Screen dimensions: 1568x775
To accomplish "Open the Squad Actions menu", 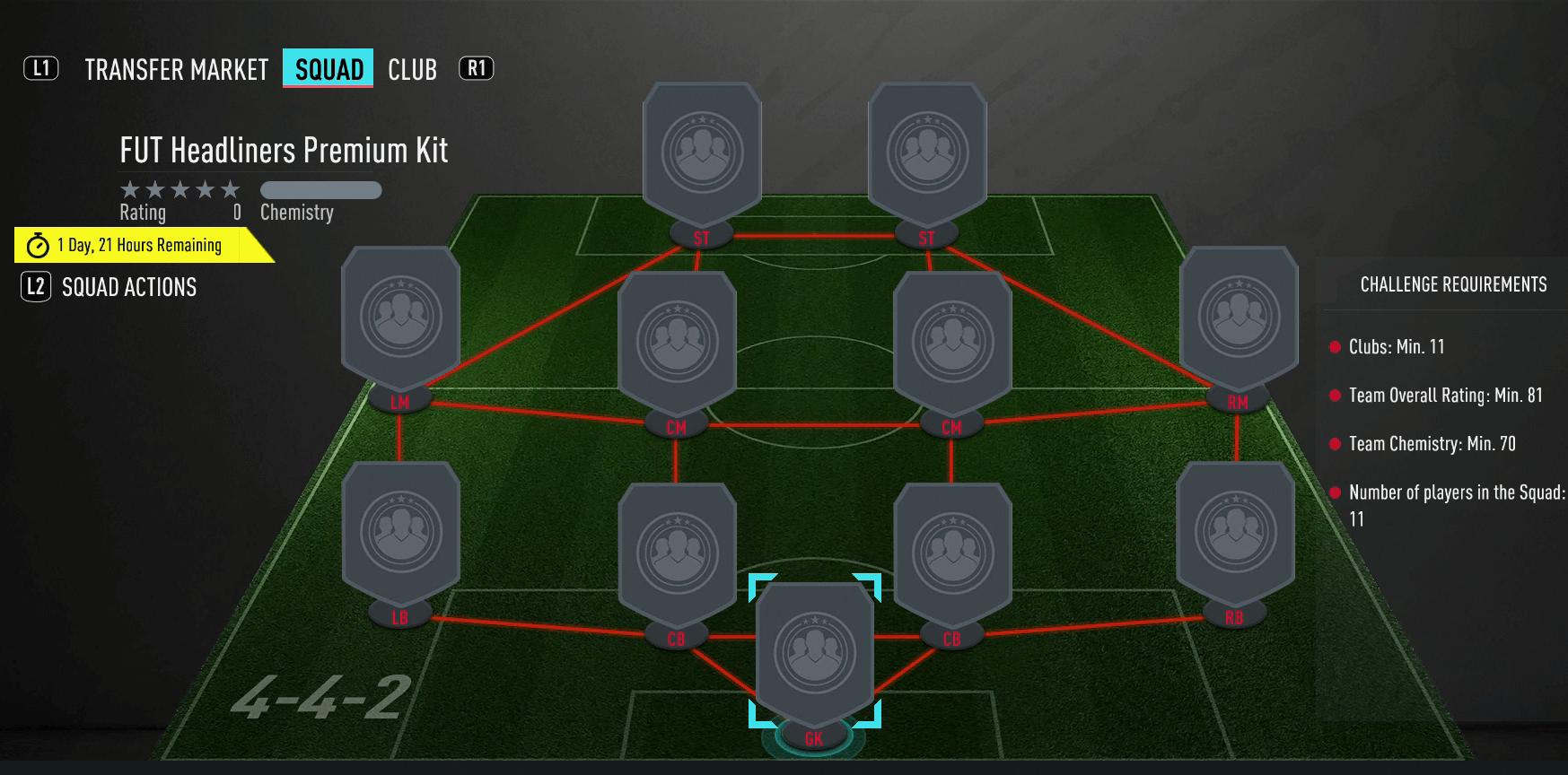I will click(x=128, y=287).
